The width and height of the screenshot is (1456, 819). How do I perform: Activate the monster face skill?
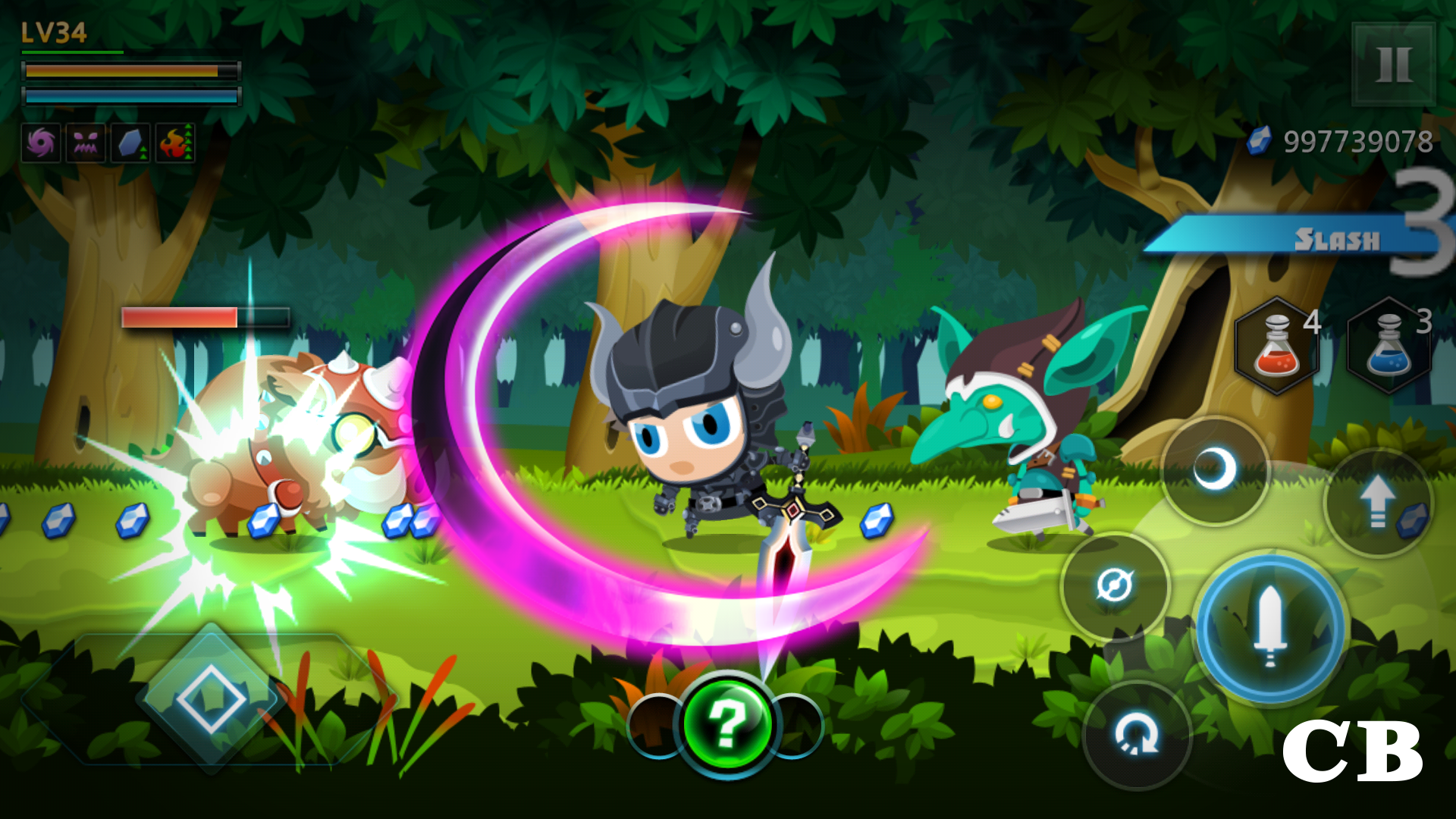(x=86, y=143)
